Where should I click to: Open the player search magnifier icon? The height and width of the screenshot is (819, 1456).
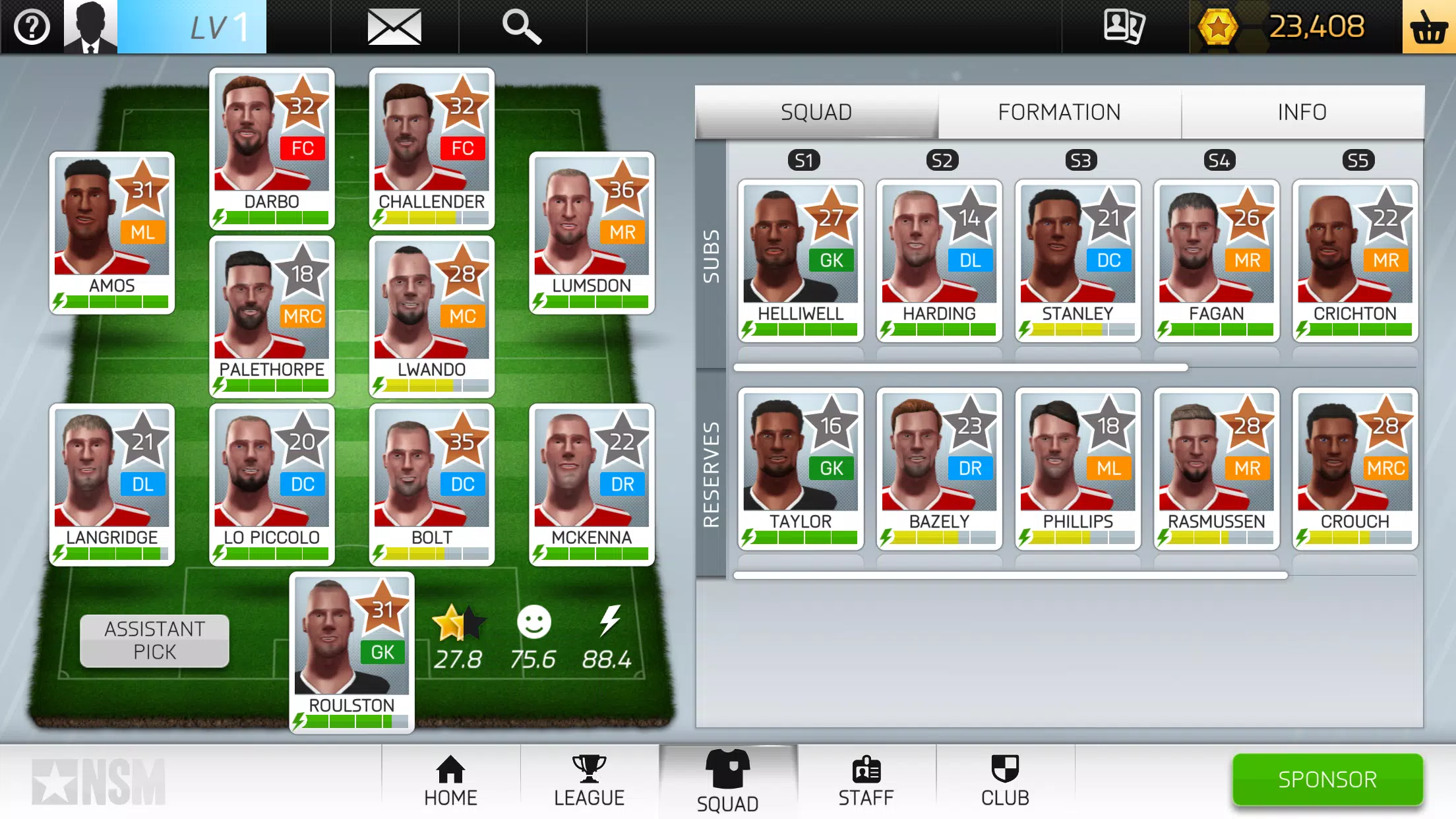[522, 26]
